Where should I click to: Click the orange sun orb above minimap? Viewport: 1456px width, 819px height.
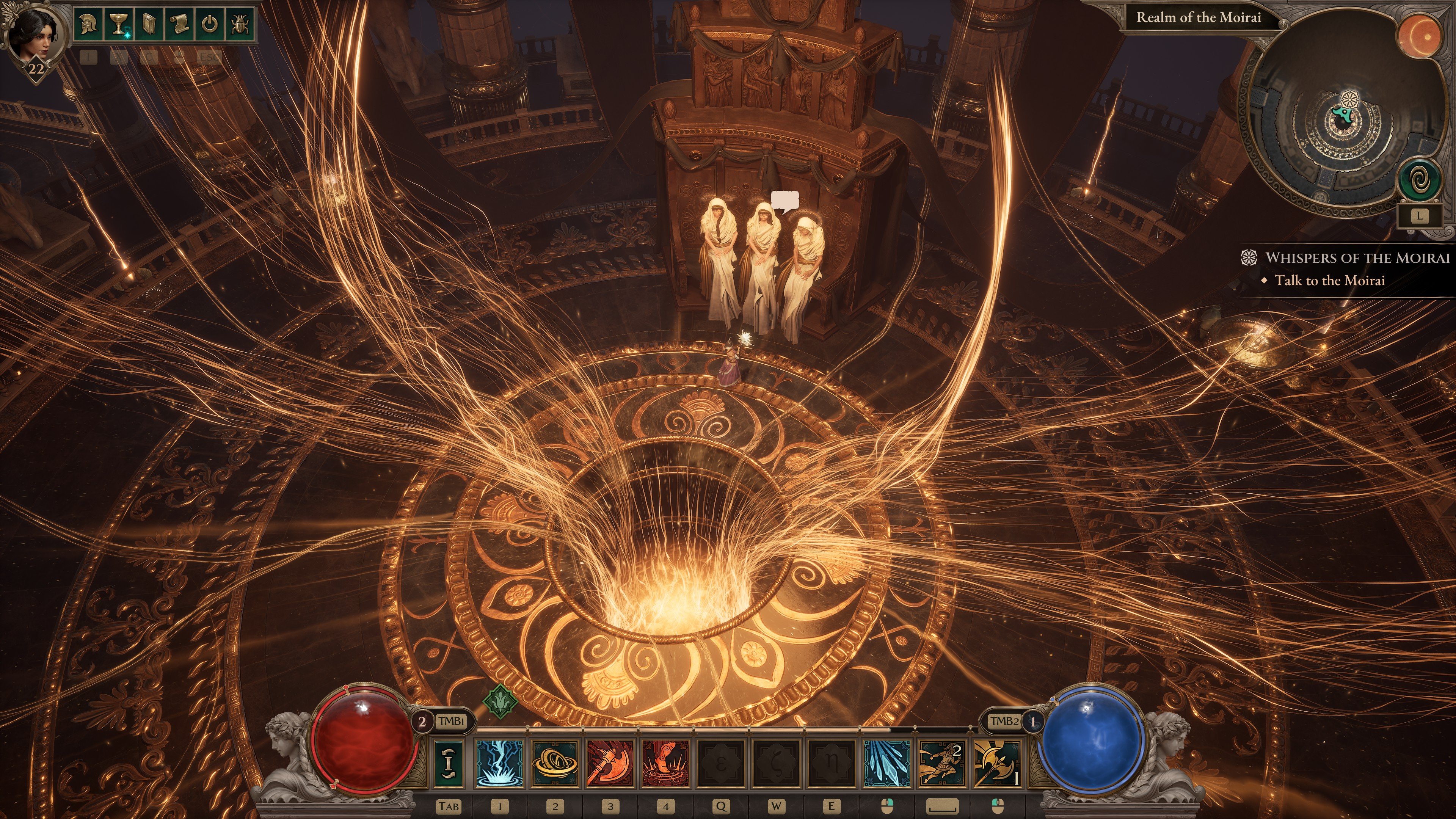tap(1419, 35)
